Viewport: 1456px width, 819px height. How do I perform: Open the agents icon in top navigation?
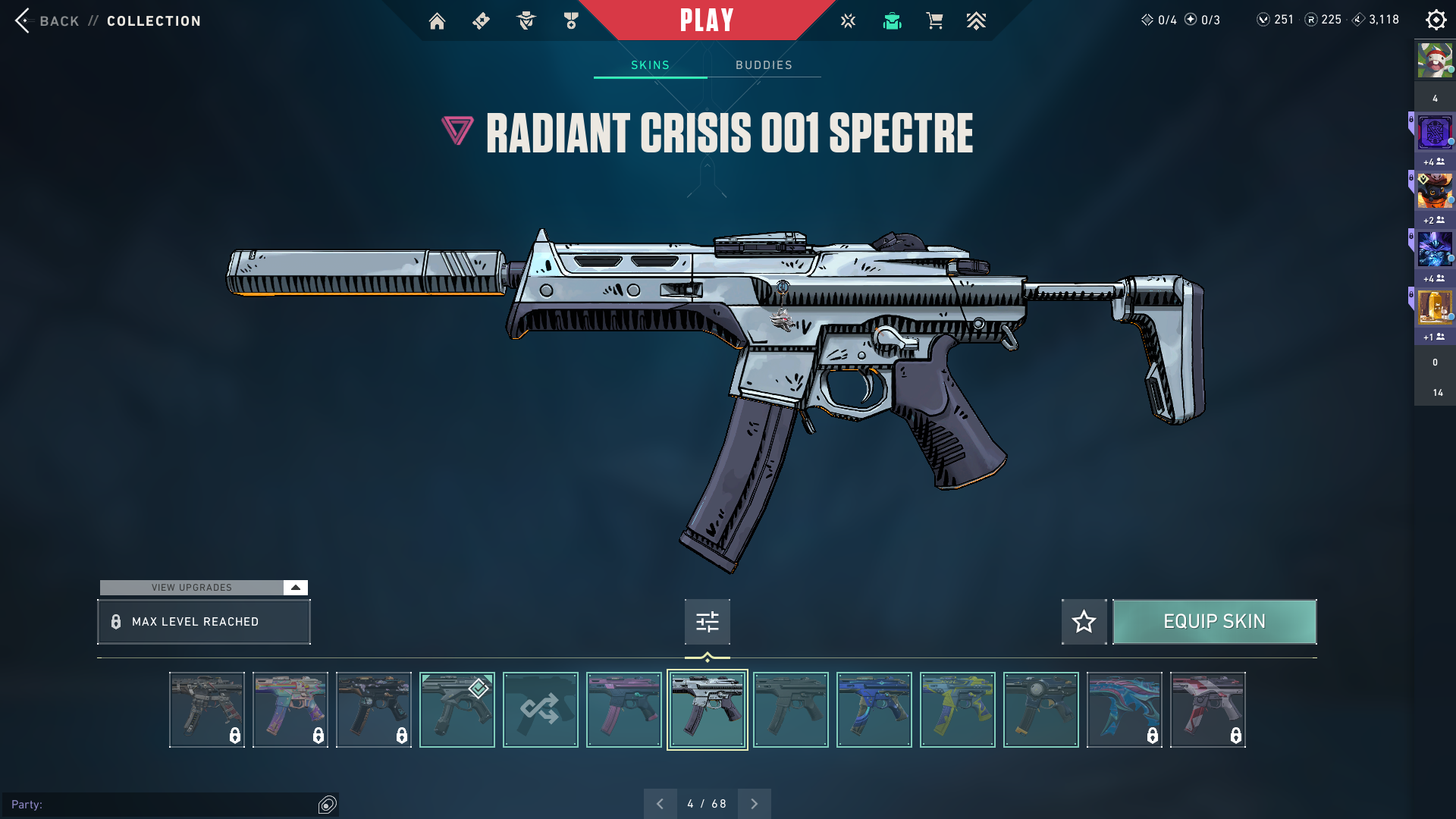tap(526, 21)
